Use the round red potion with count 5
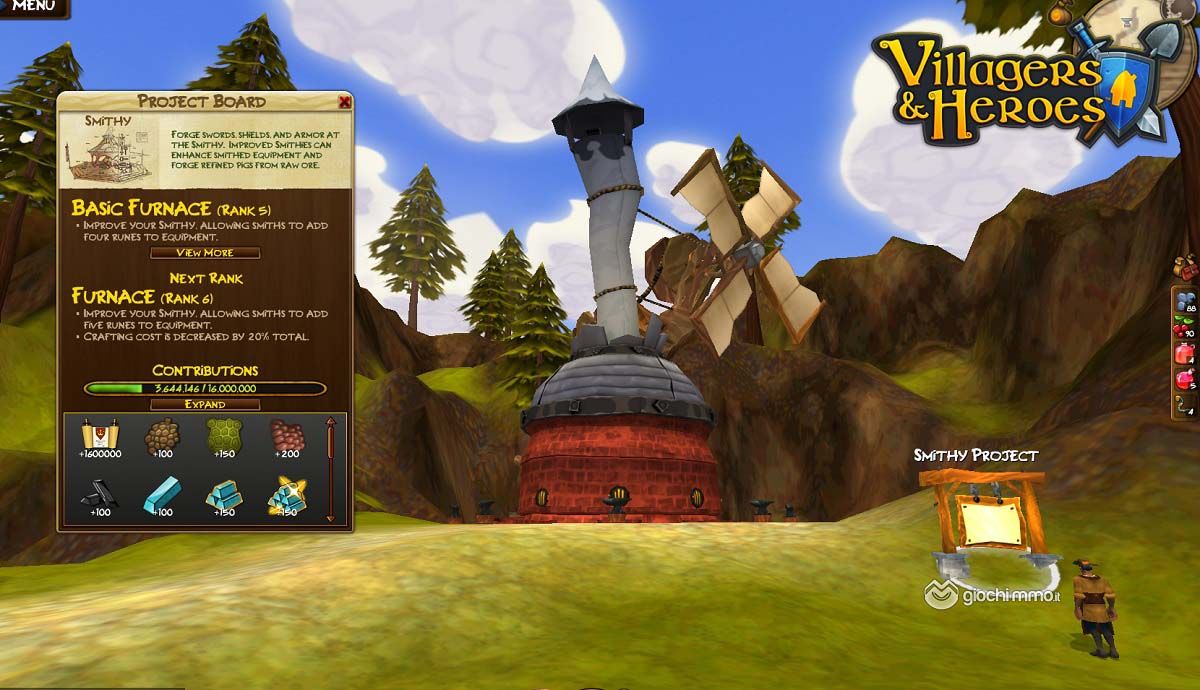Image resolution: width=1200 pixels, height=690 pixels. coord(1187,381)
